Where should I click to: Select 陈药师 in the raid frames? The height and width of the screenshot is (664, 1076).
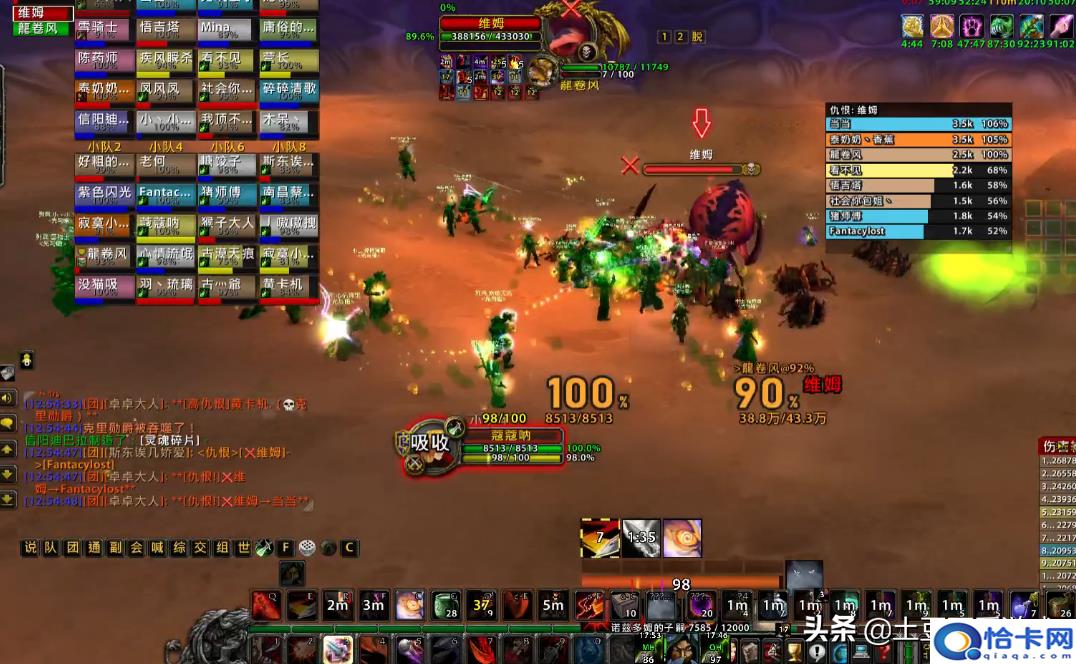[104, 61]
